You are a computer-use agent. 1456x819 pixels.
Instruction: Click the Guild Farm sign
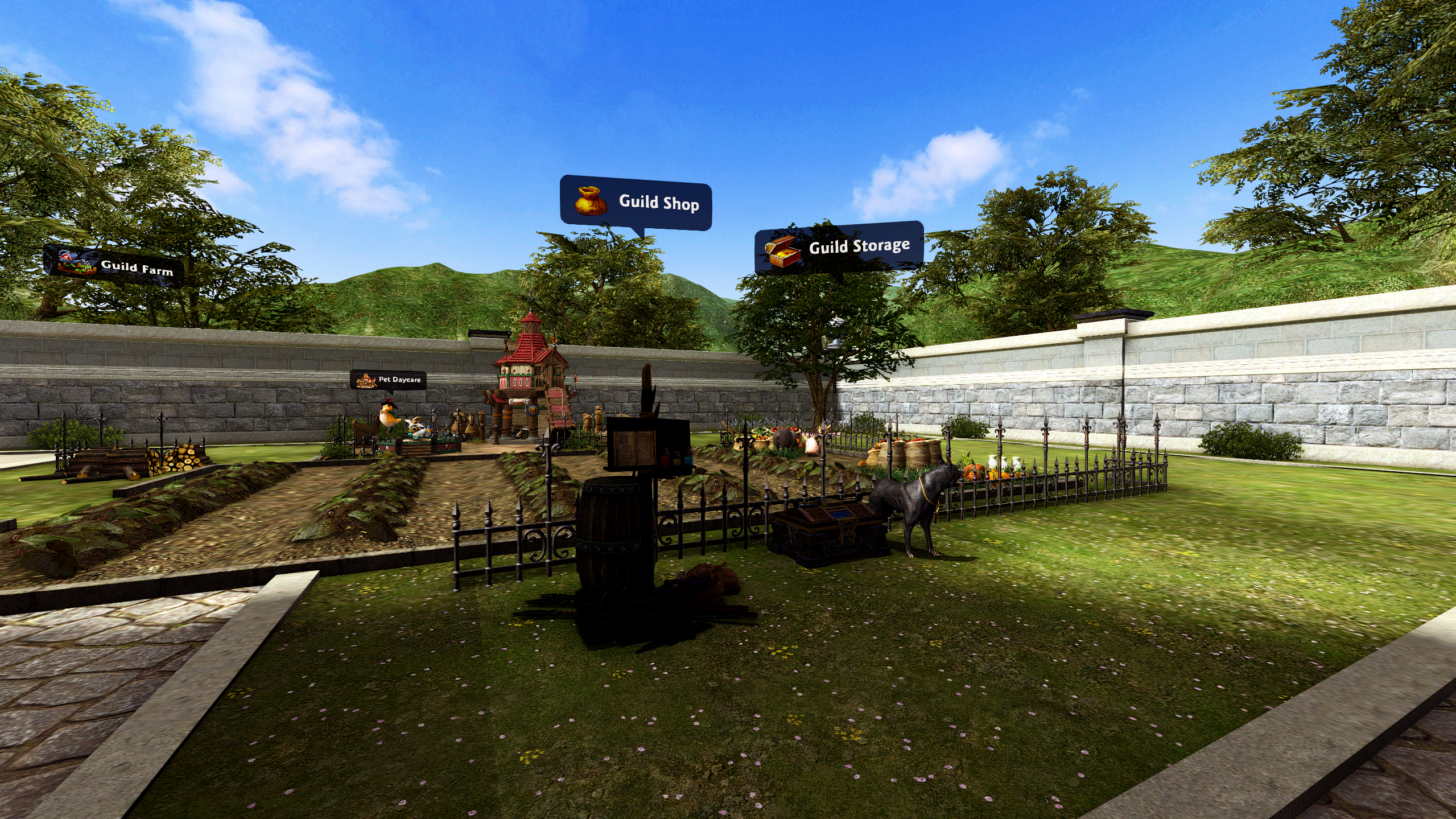[x=114, y=264]
